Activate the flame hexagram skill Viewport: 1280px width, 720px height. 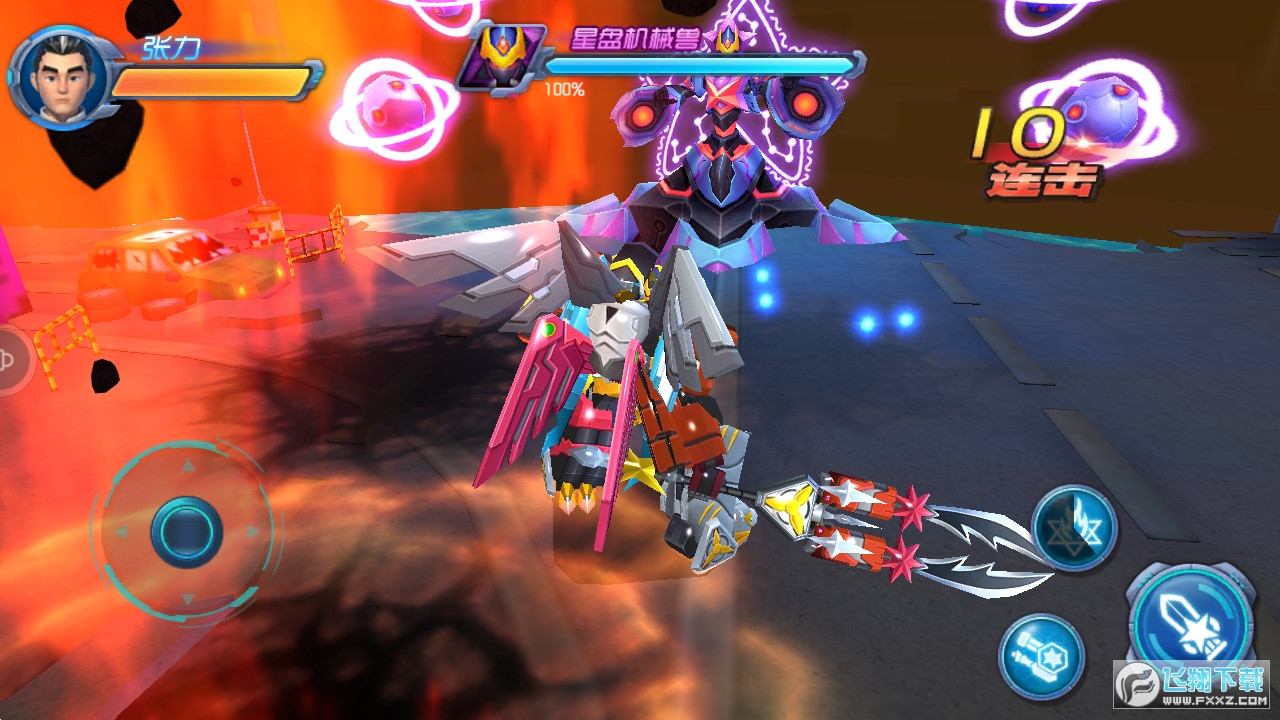click(1074, 527)
